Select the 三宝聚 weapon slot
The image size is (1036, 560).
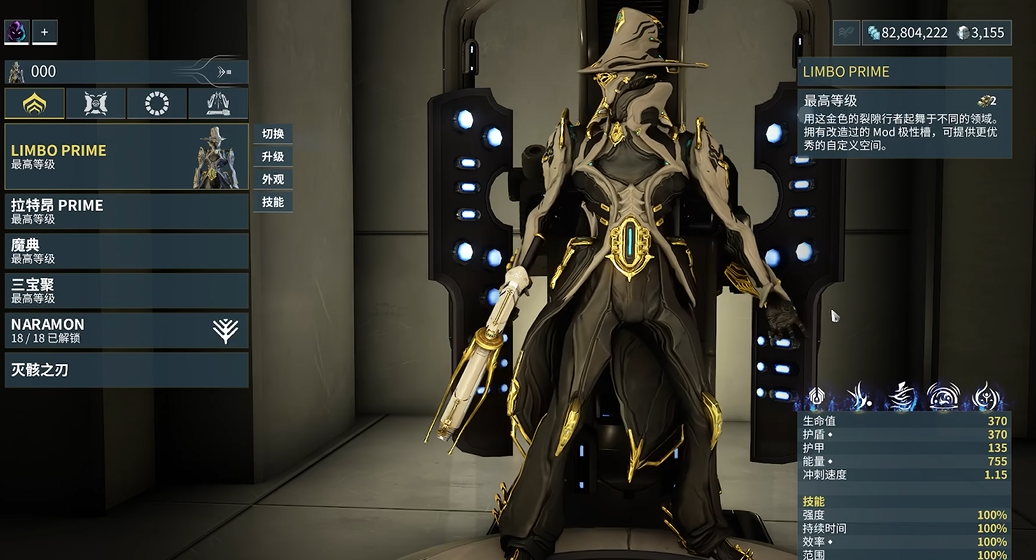point(126,291)
